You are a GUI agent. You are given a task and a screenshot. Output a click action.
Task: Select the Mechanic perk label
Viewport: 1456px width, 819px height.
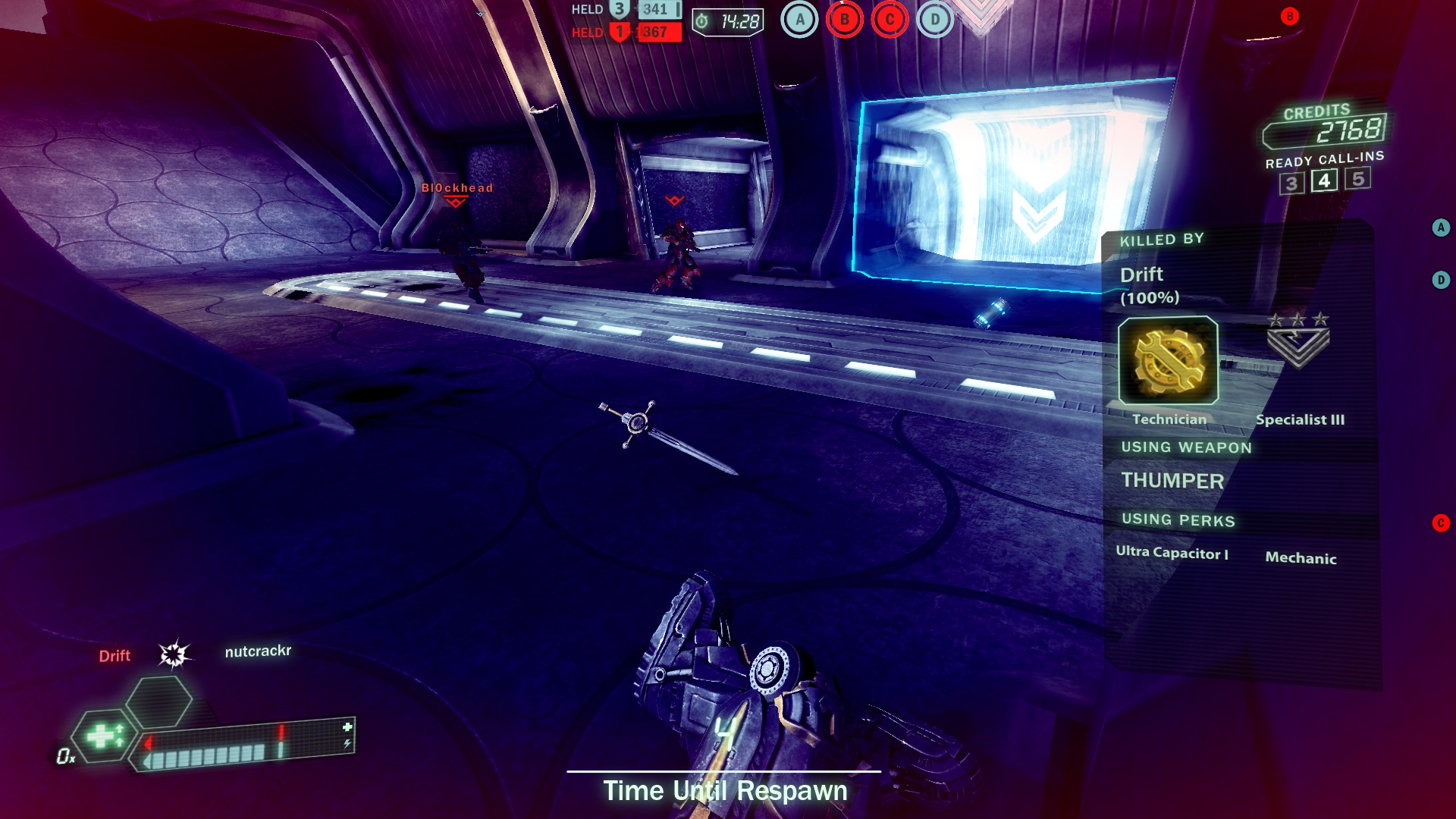1301,558
